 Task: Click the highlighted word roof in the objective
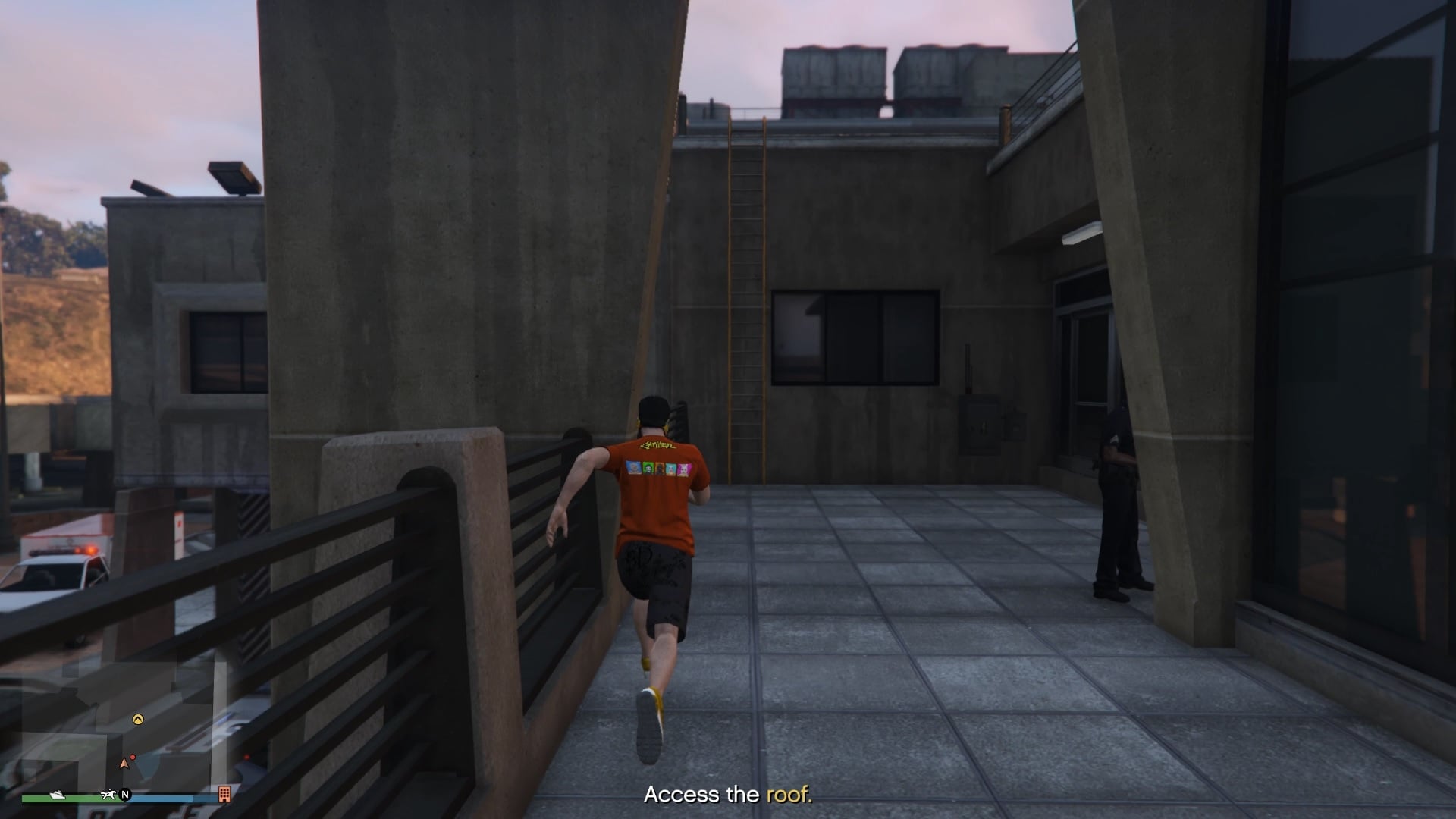pos(789,796)
